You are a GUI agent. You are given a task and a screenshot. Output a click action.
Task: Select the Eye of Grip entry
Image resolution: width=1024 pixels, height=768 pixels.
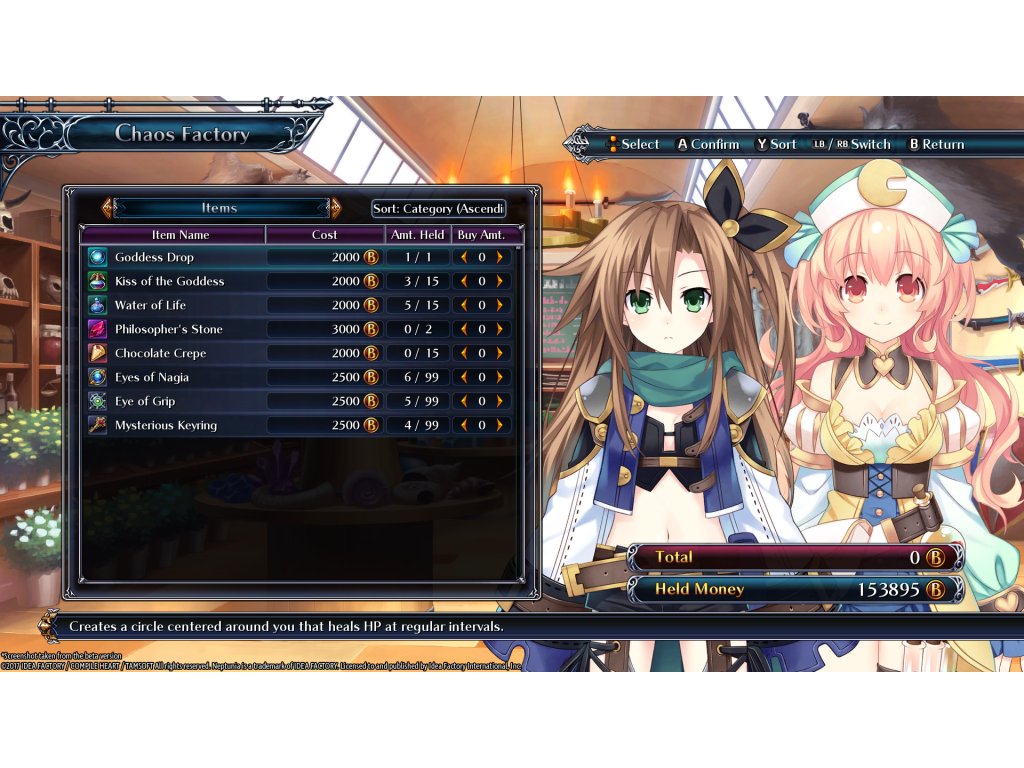tap(145, 401)
